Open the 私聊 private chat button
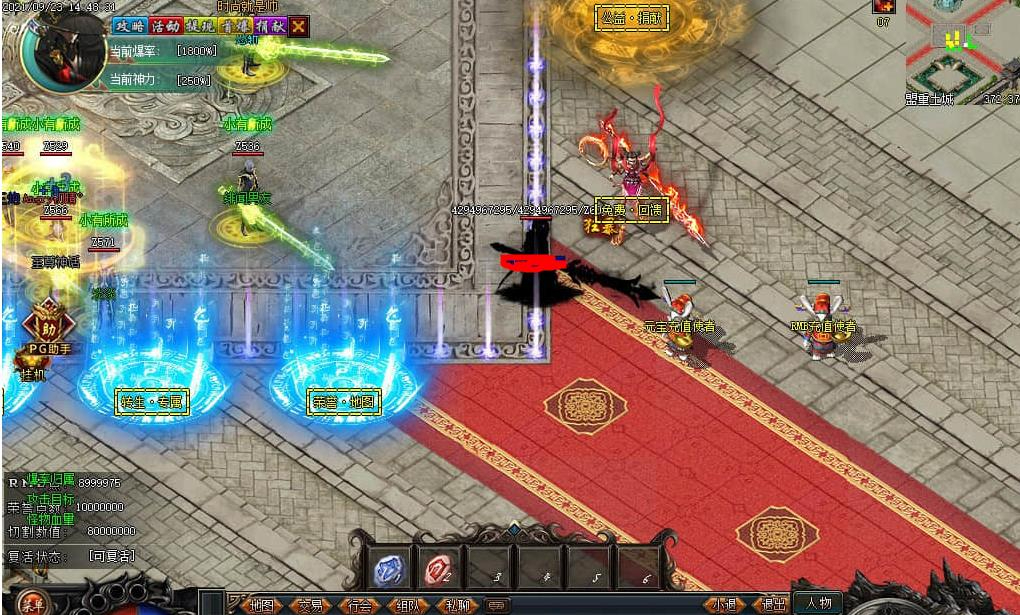The width and height of the screenshot is (1020, 615). click(457, 605)
